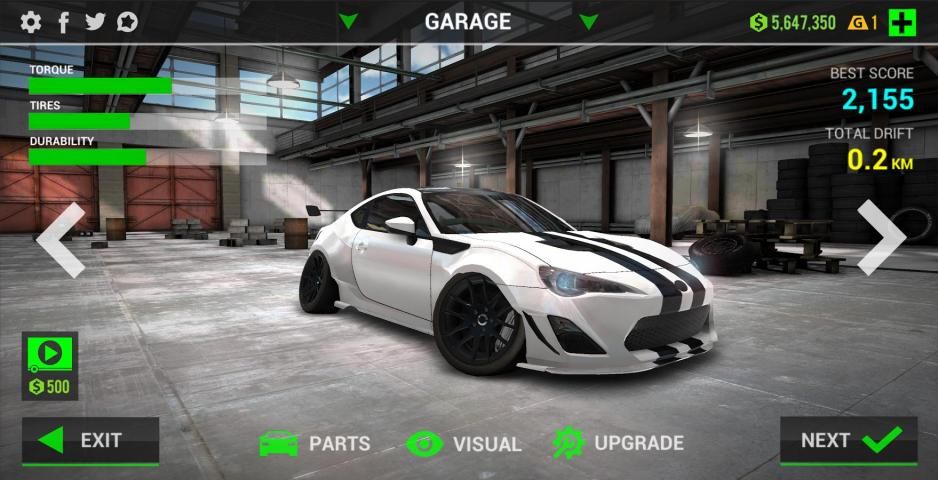Open the Twitter bird icon
This screenshot has height=480, width=938.
(x=95, y=22)
